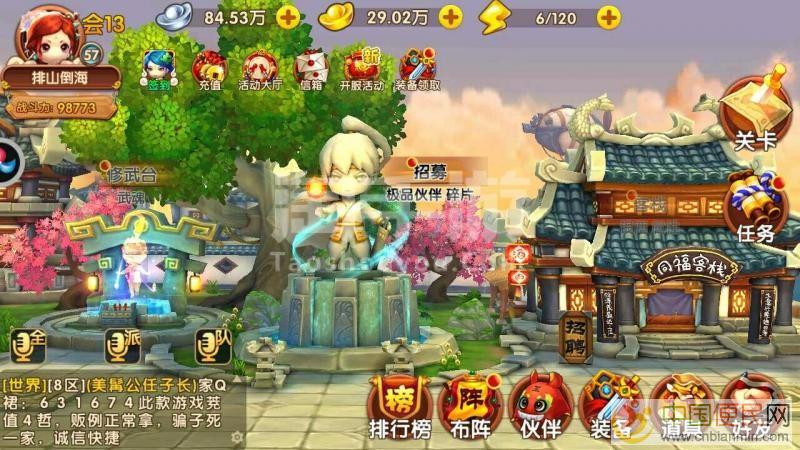Open the 签到 daily sign-in icon
The width and height of the screenshot is (800, 450).
(158, 69)
